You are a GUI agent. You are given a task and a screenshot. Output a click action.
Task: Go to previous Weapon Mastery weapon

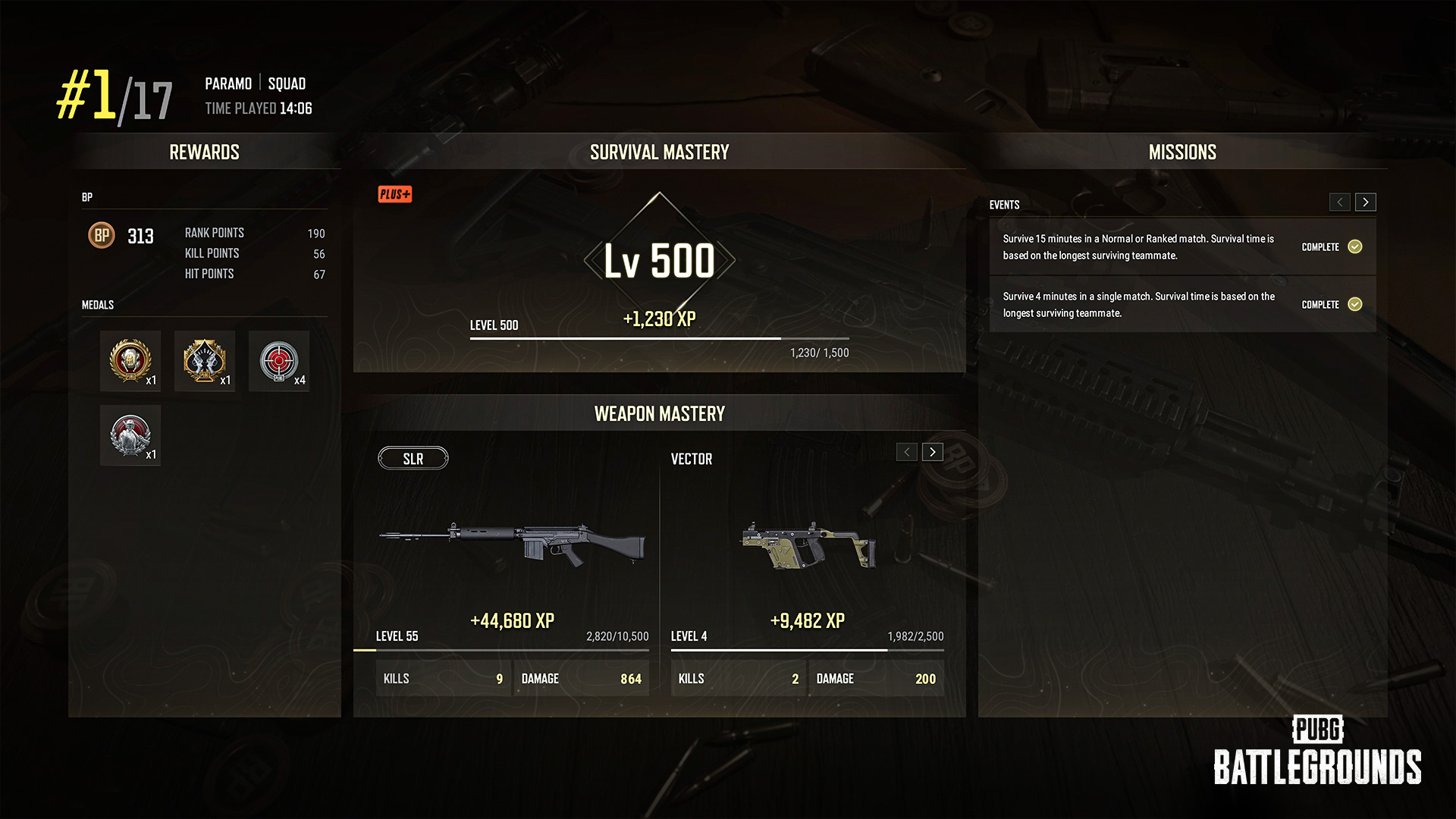907,452
